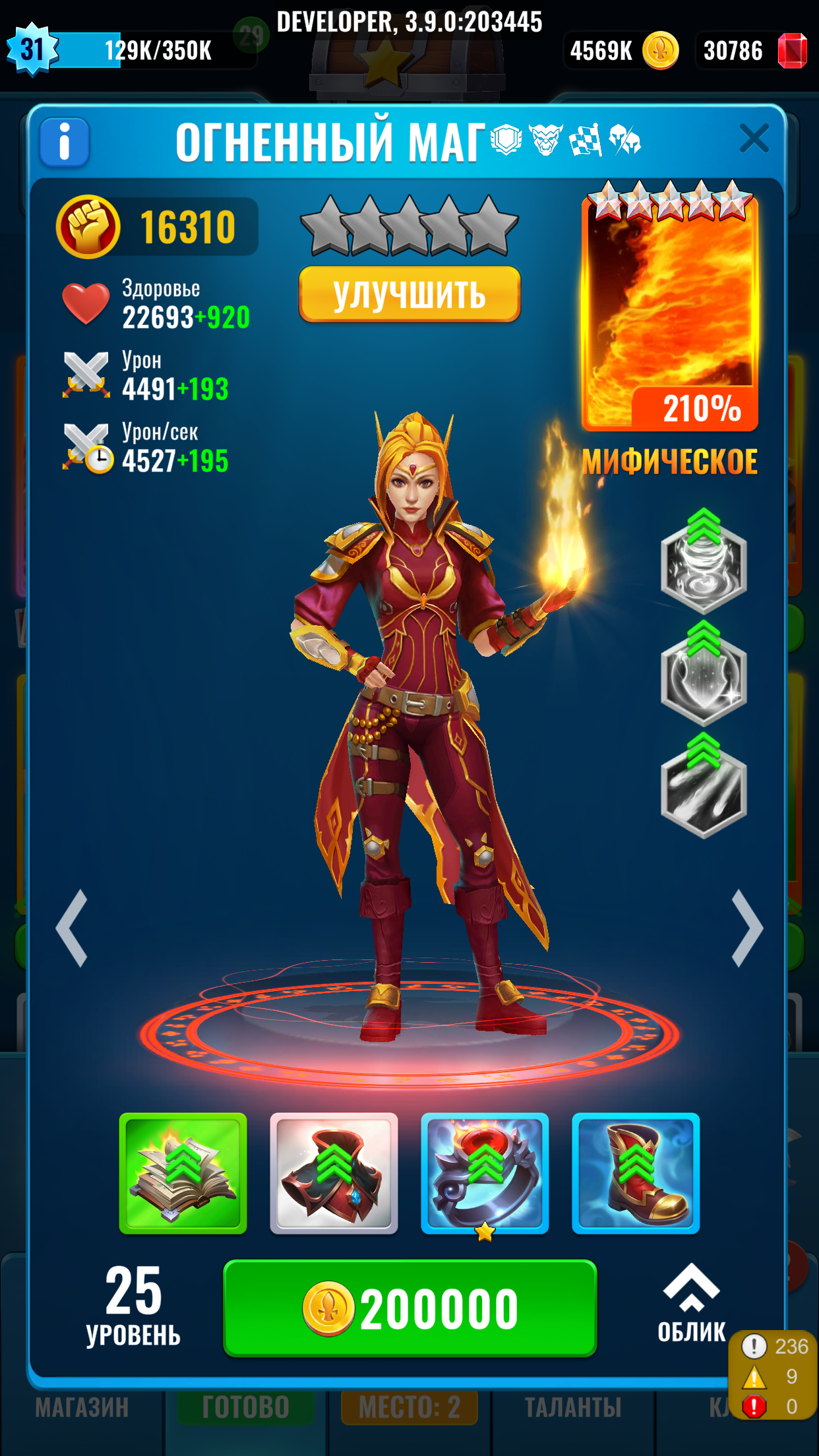
Task: Close the Огненный Маг hero panel
Action: (754, 139)
